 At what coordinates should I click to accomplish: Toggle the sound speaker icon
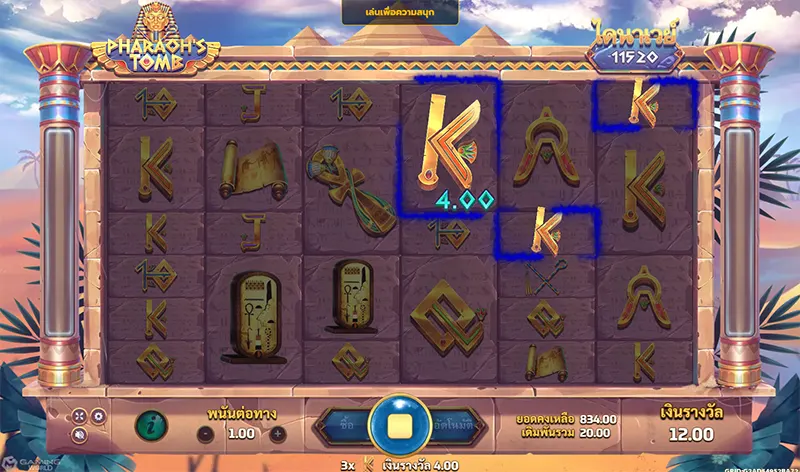pos(79,435)
